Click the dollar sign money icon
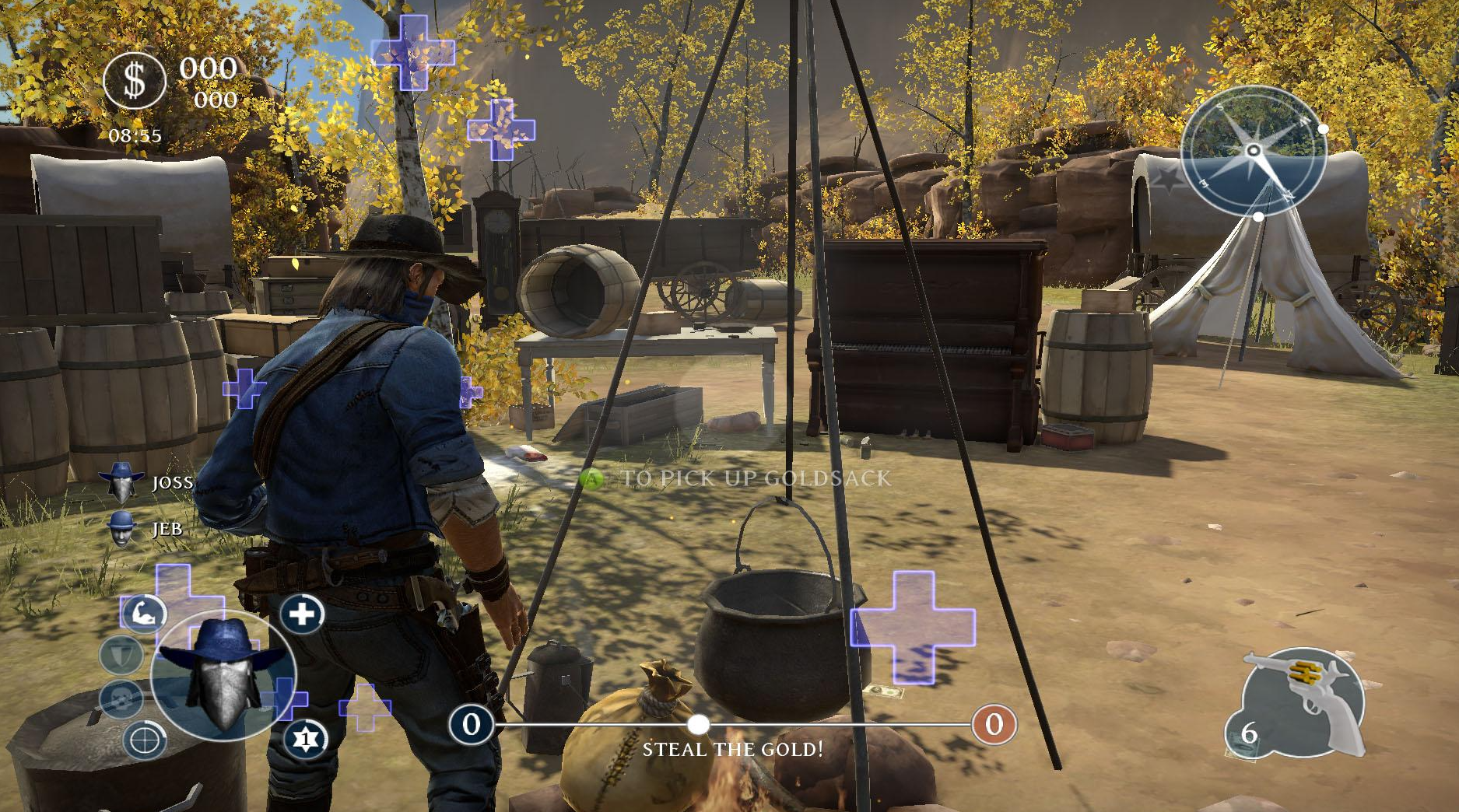 click(135, 80)
